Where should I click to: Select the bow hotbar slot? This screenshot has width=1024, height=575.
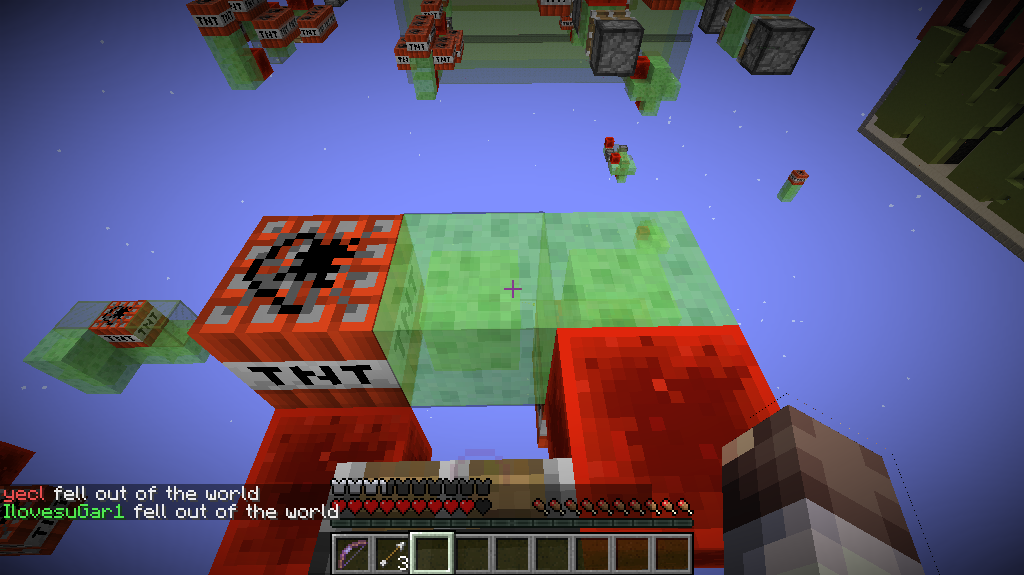pyautogui.click(x=352, y=553)
